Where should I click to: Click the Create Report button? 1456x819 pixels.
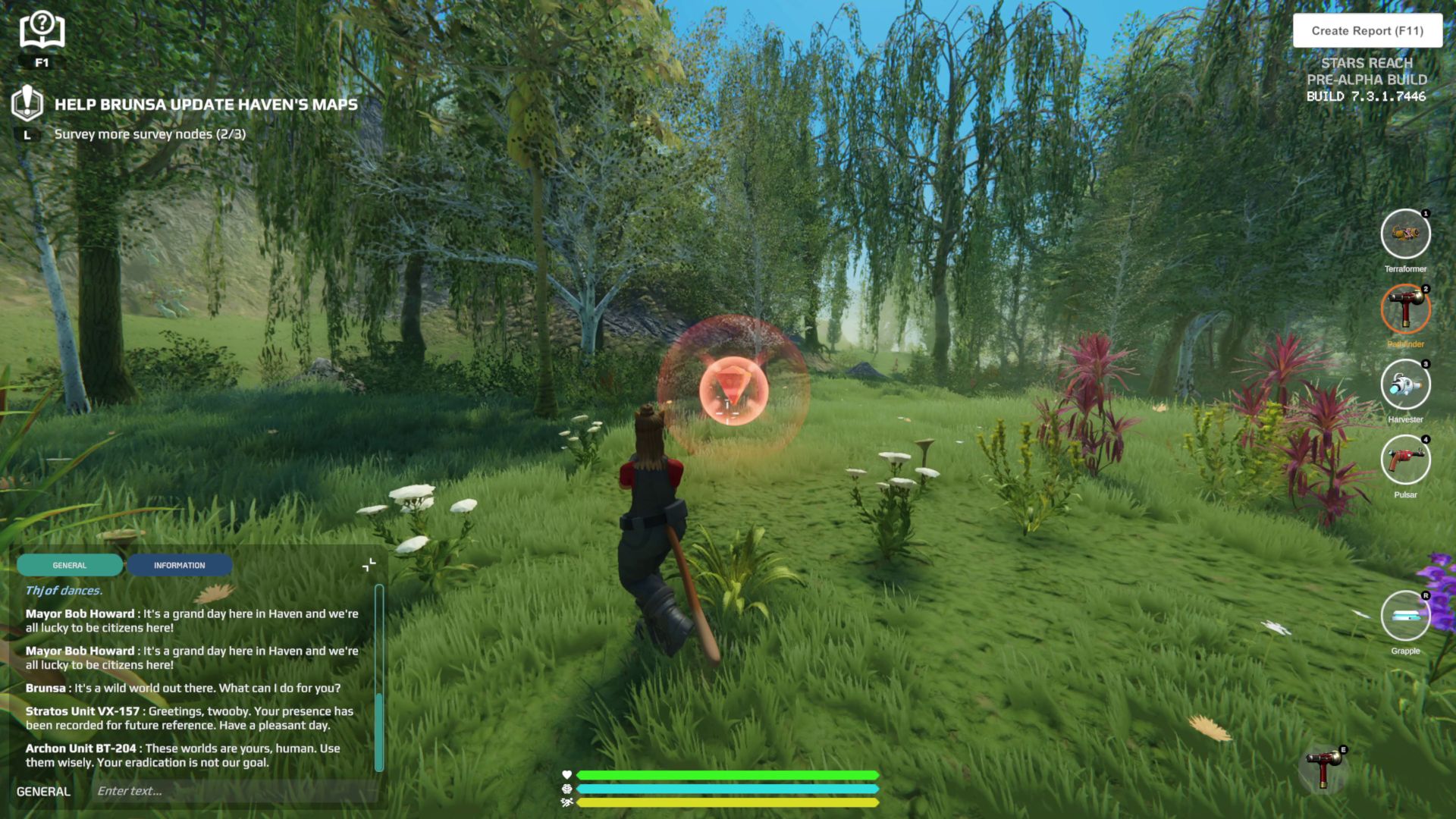1367,31
